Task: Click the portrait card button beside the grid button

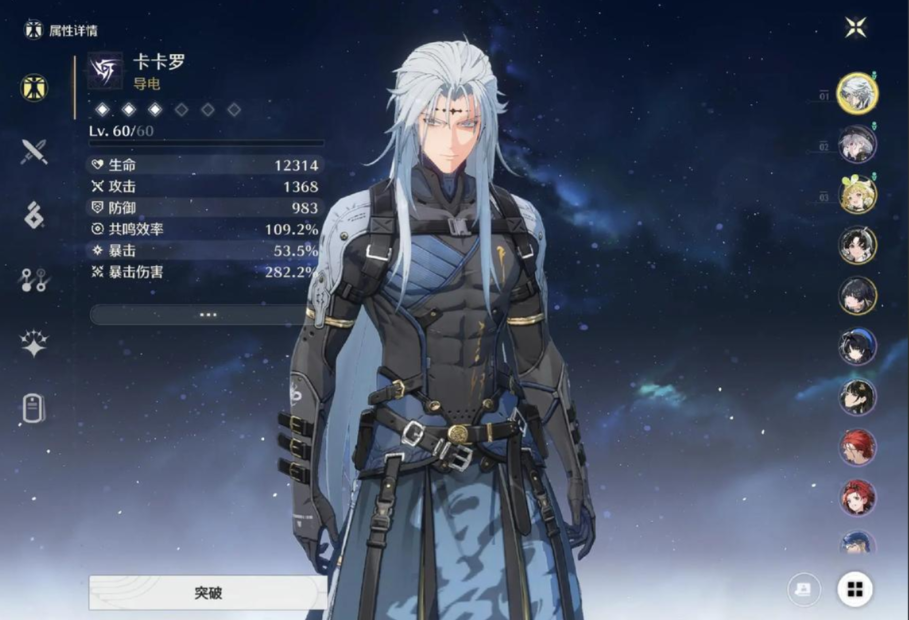Action: [x=804, y=589]
